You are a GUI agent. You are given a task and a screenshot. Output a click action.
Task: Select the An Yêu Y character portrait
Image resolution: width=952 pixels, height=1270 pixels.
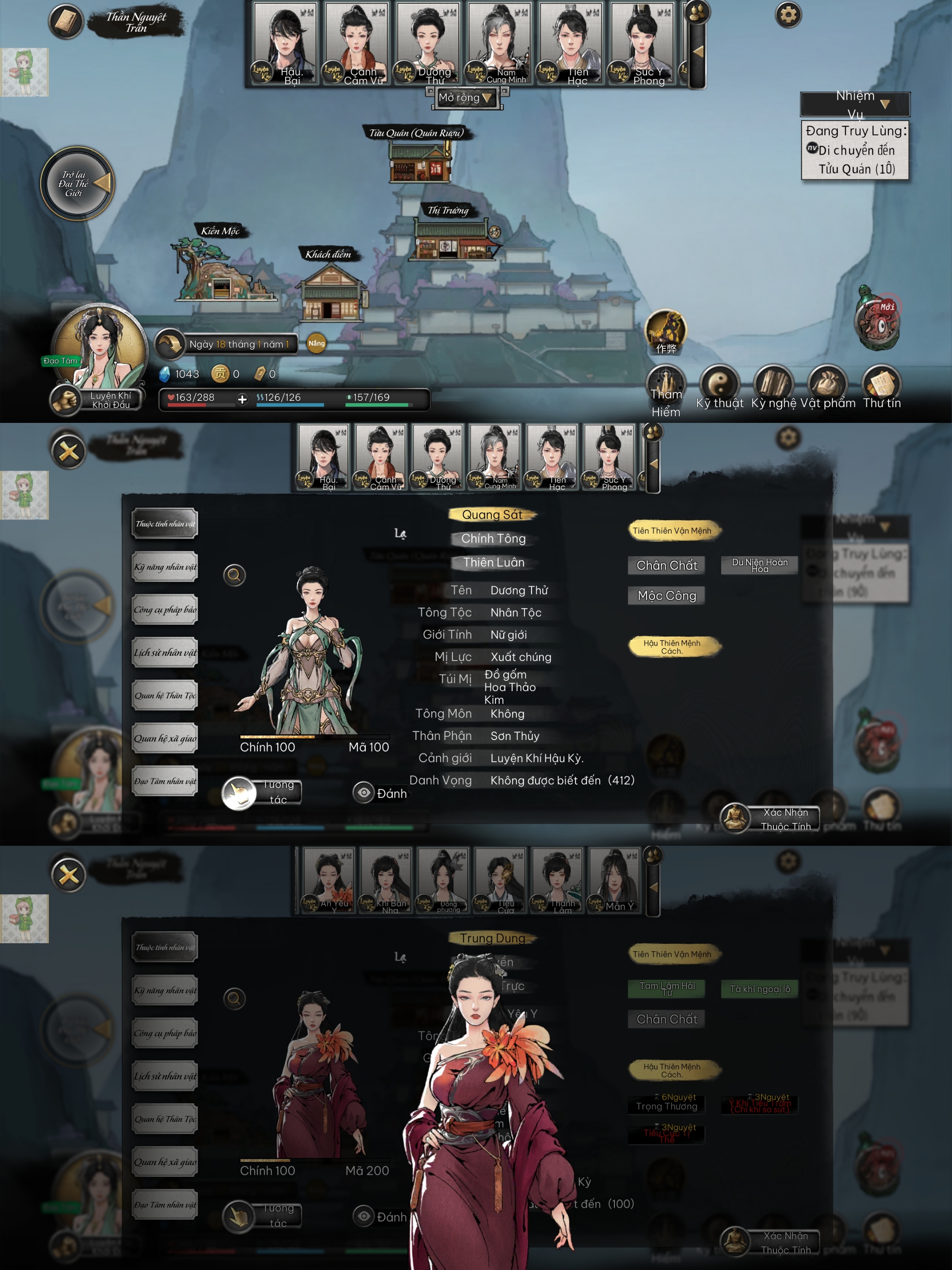(x=329, y=880)
